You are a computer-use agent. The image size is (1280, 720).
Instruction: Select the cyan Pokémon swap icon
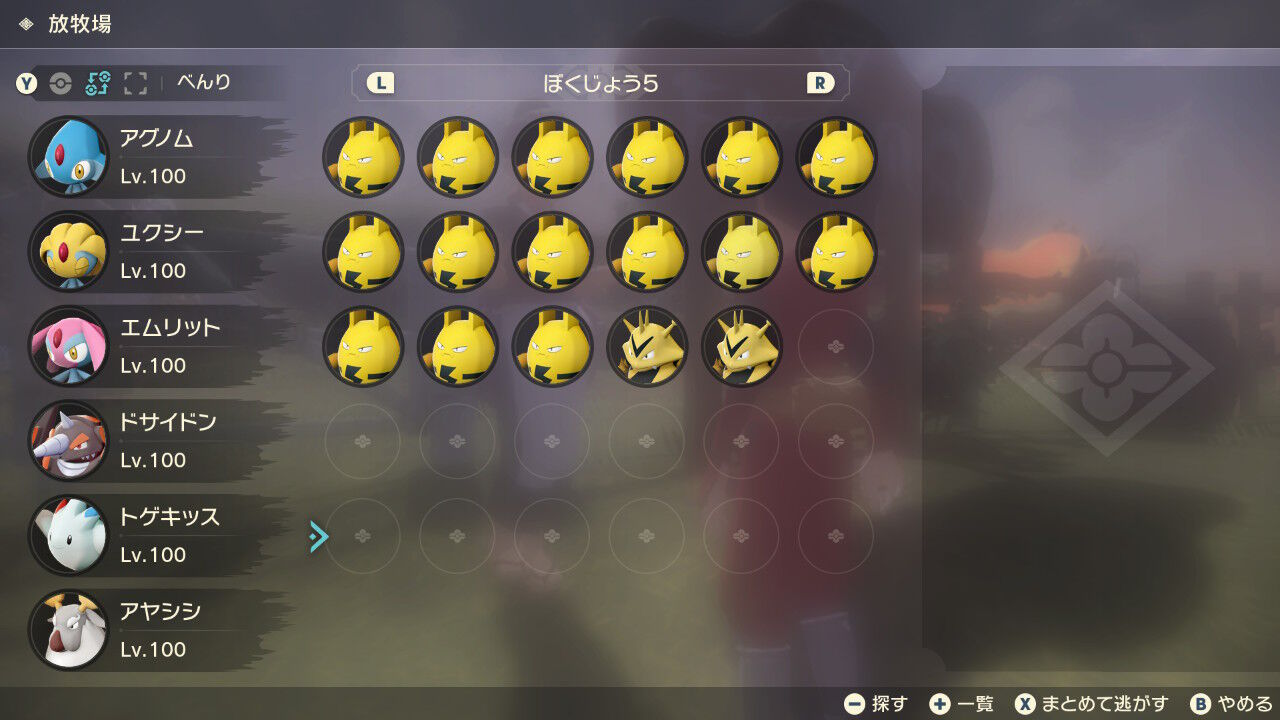[96, 82]
